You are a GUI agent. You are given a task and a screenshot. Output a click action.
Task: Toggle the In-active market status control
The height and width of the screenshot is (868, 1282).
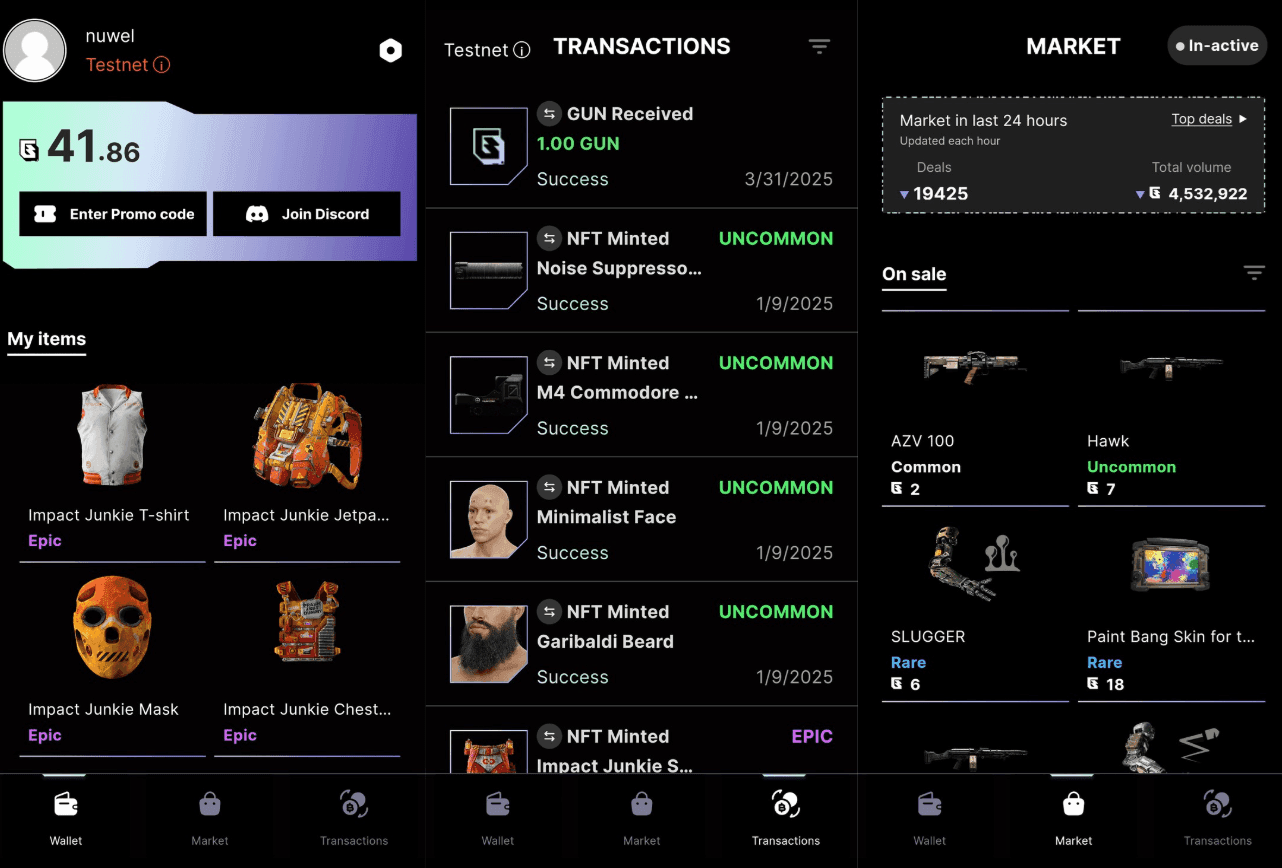coord(1217,45)
